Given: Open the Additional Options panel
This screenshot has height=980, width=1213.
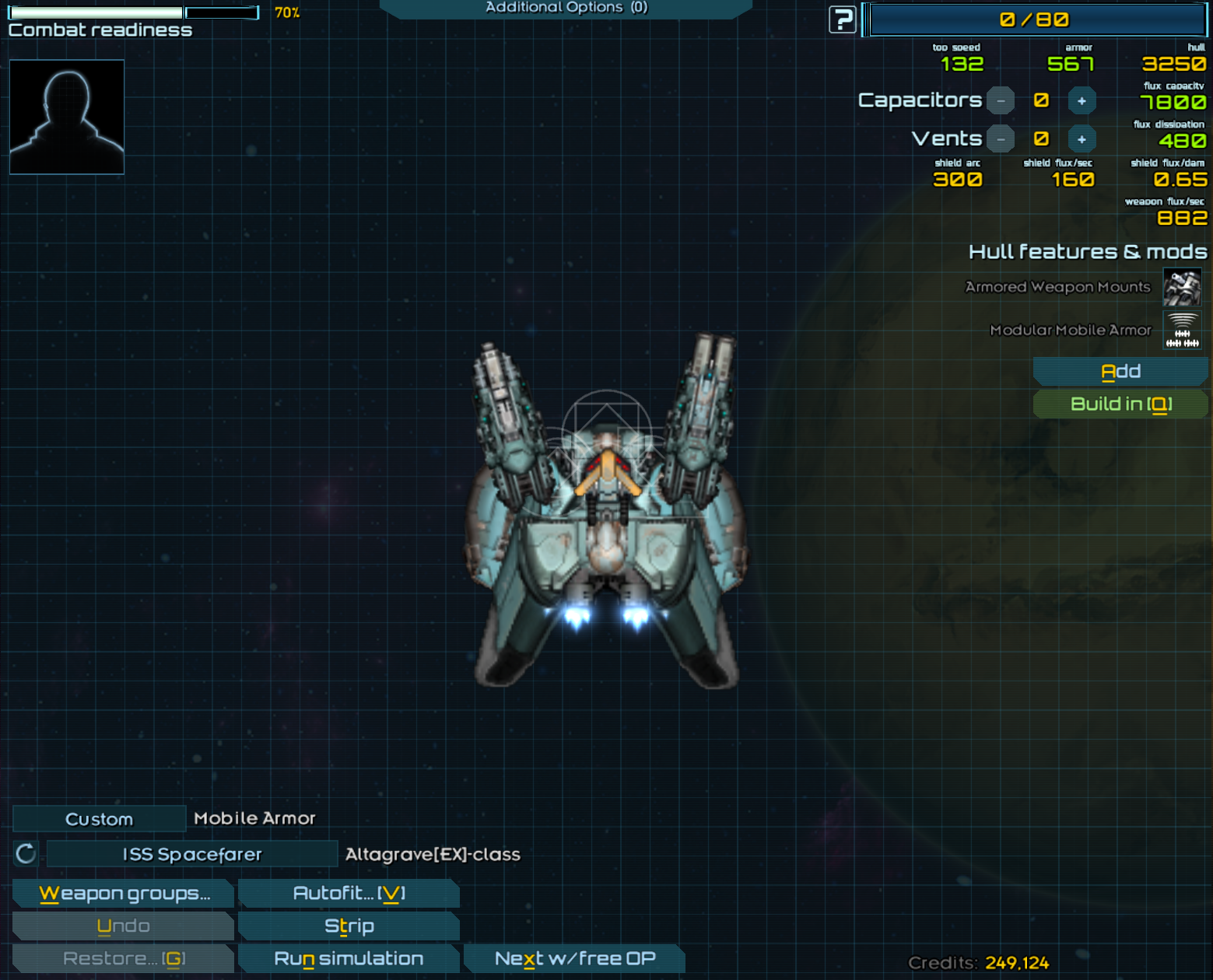Looking at the screenshot, I should point(566,8).
